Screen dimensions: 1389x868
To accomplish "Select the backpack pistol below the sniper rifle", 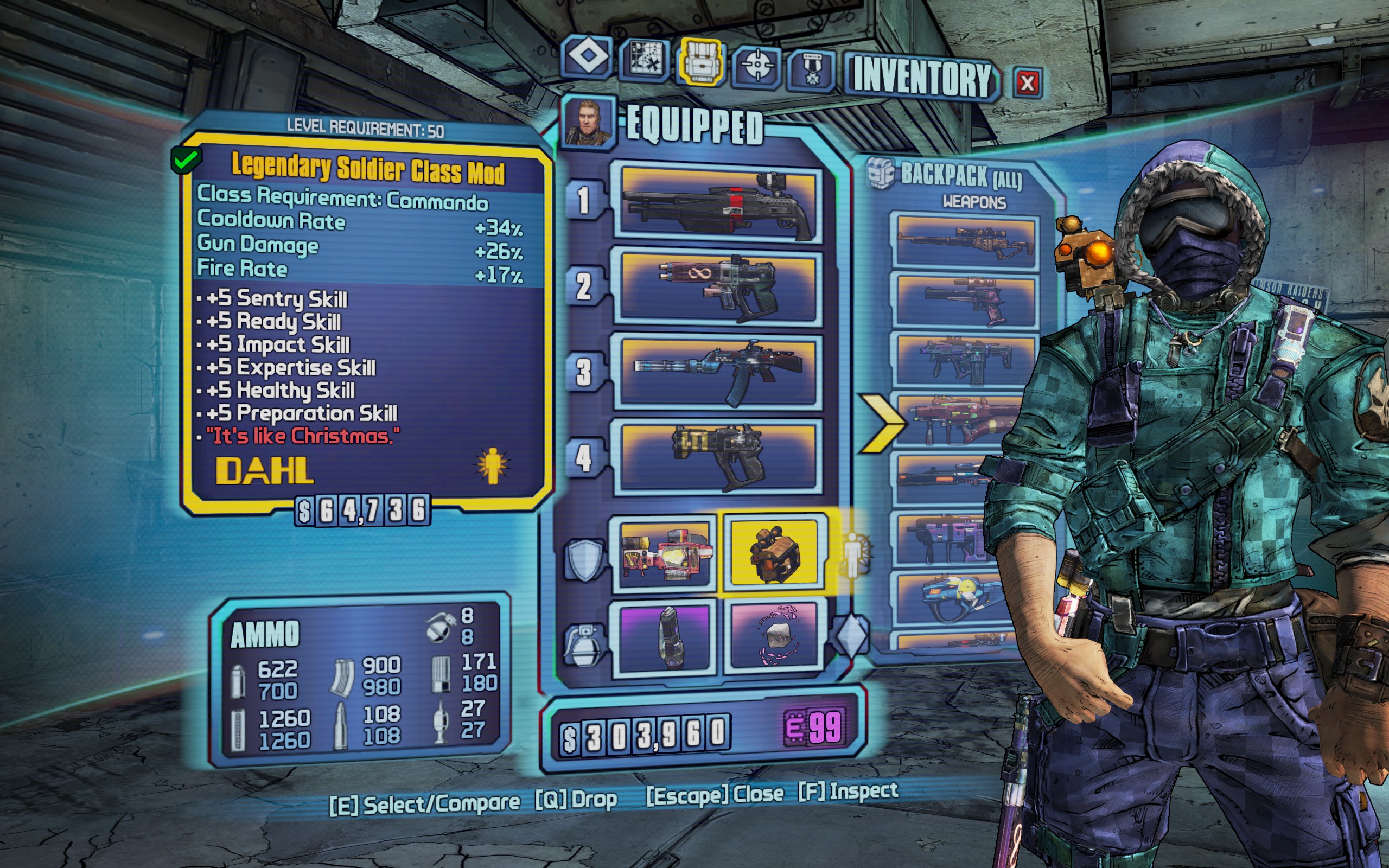I will pyautogui.click(x=964, y=301).
